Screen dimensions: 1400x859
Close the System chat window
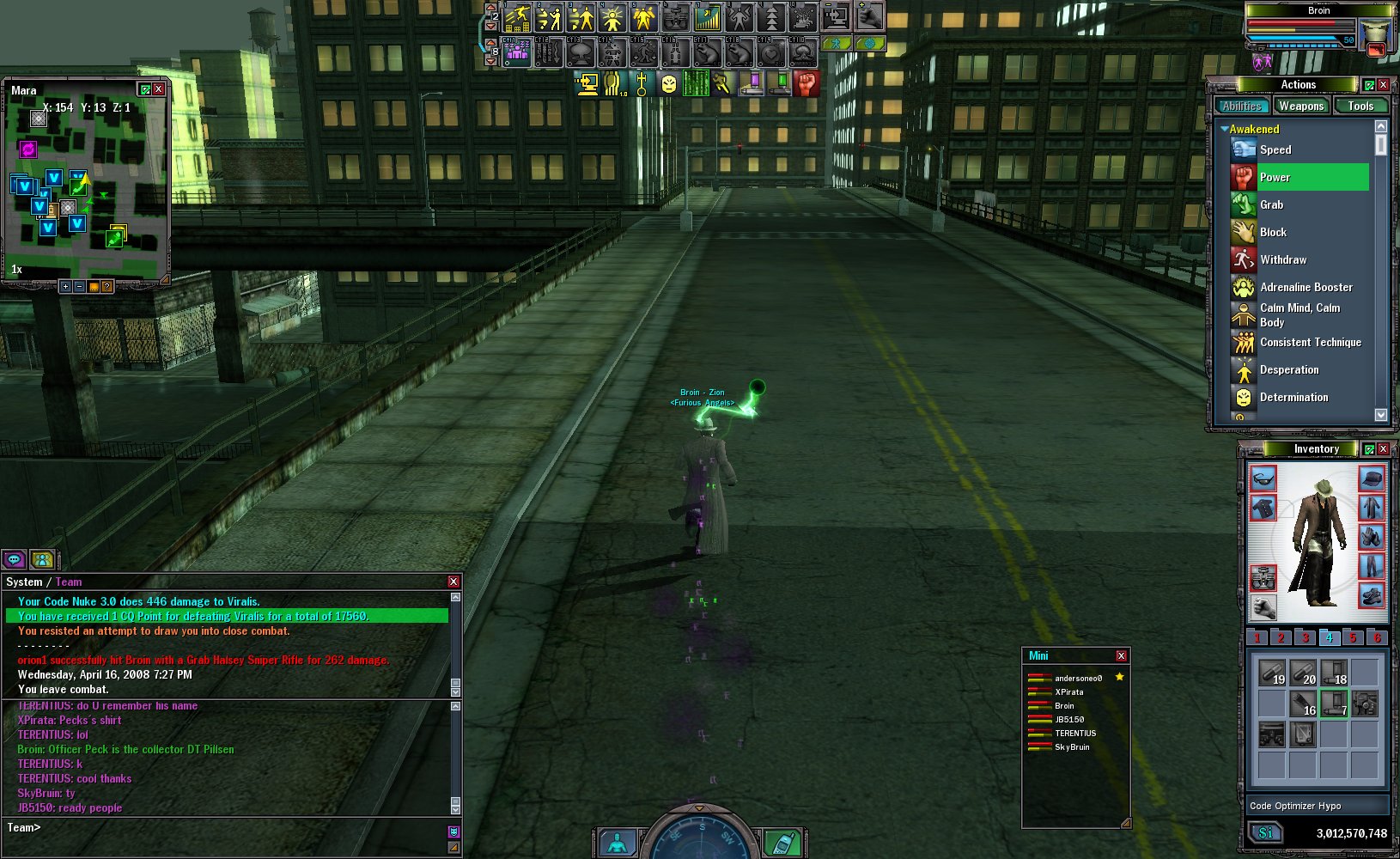coord(453,582)
